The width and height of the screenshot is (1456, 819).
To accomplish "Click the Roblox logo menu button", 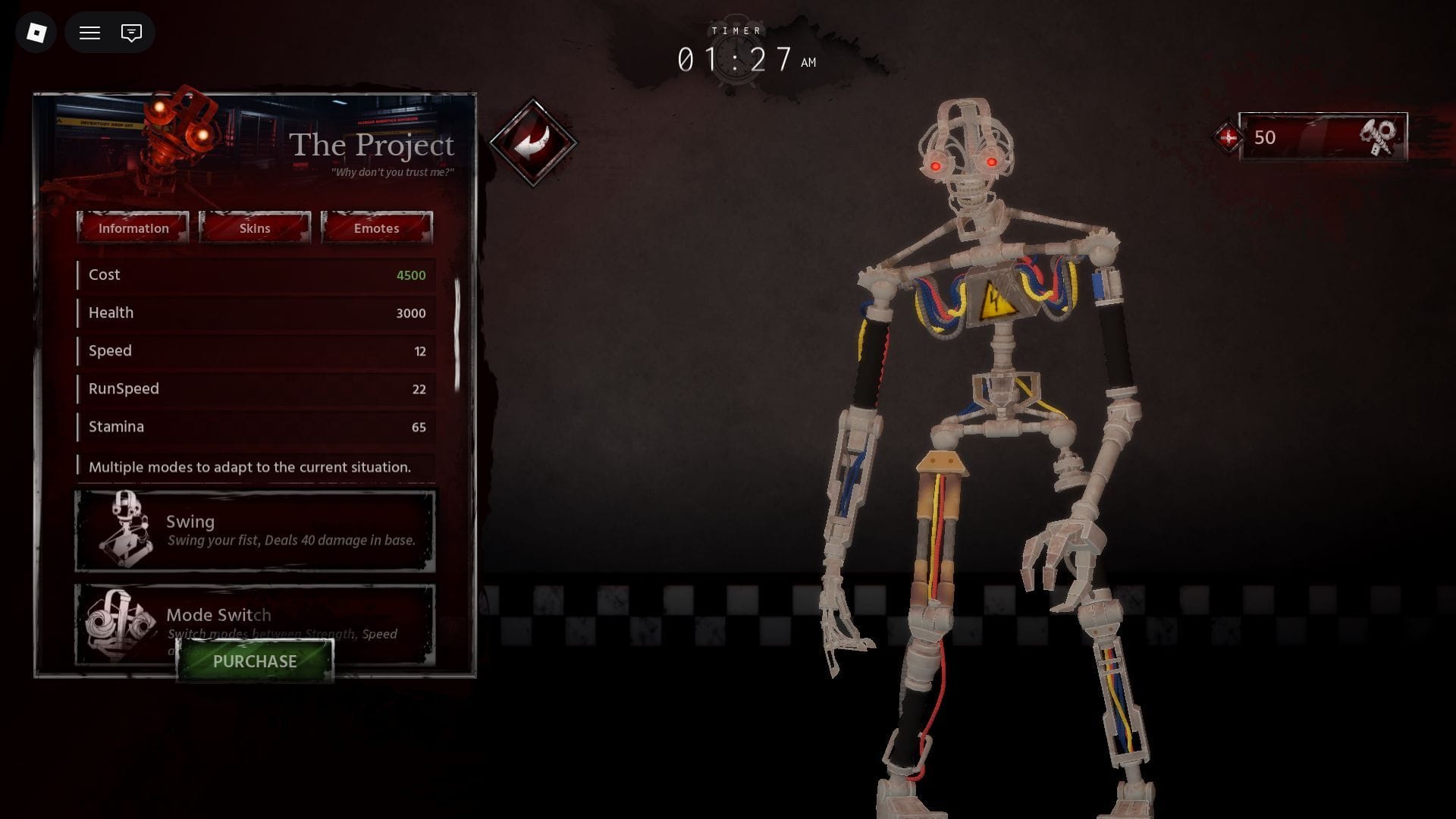I will point(36,33).
